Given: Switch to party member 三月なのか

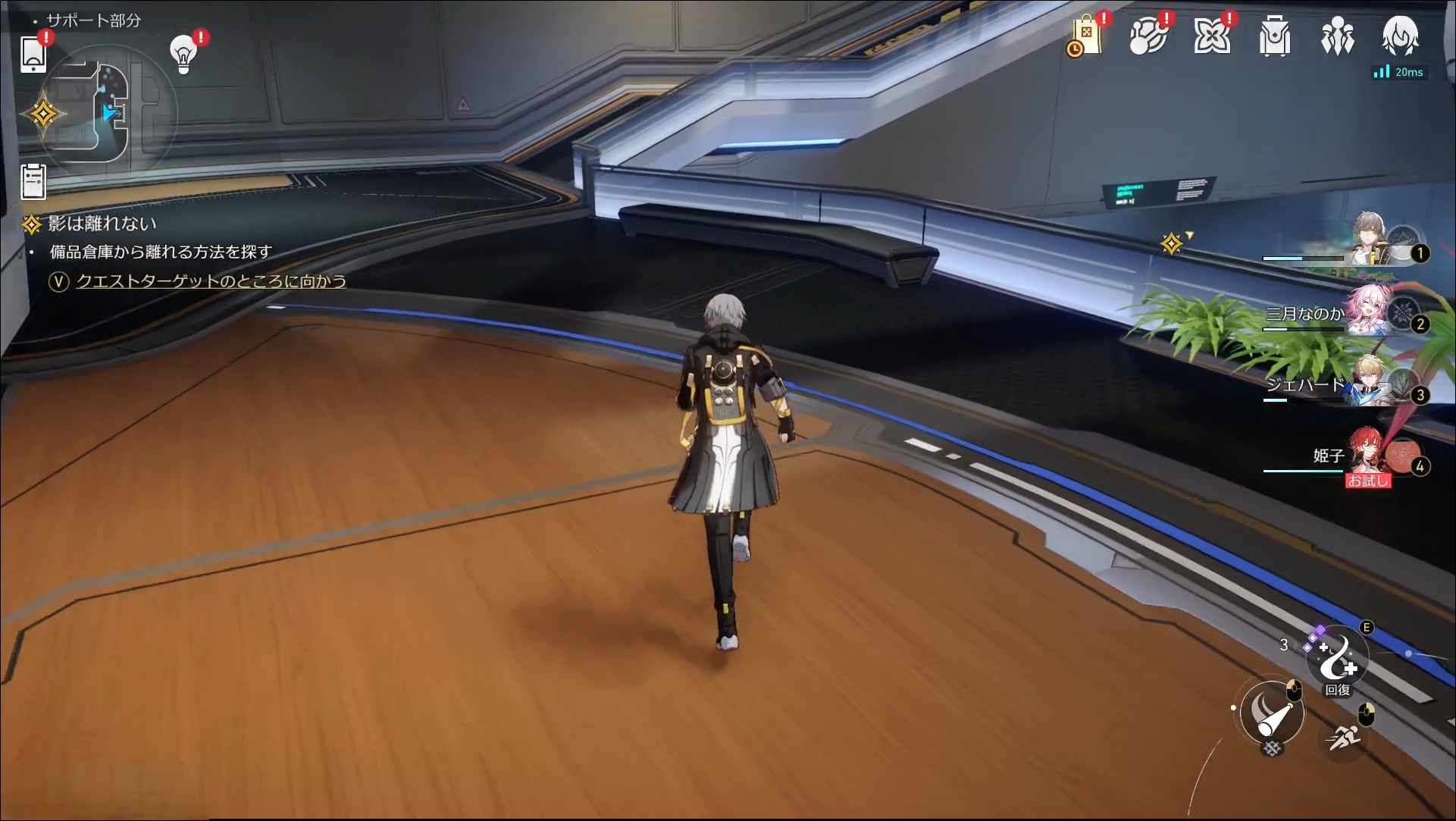Looking at the screenshot, I should (1370, 312).
